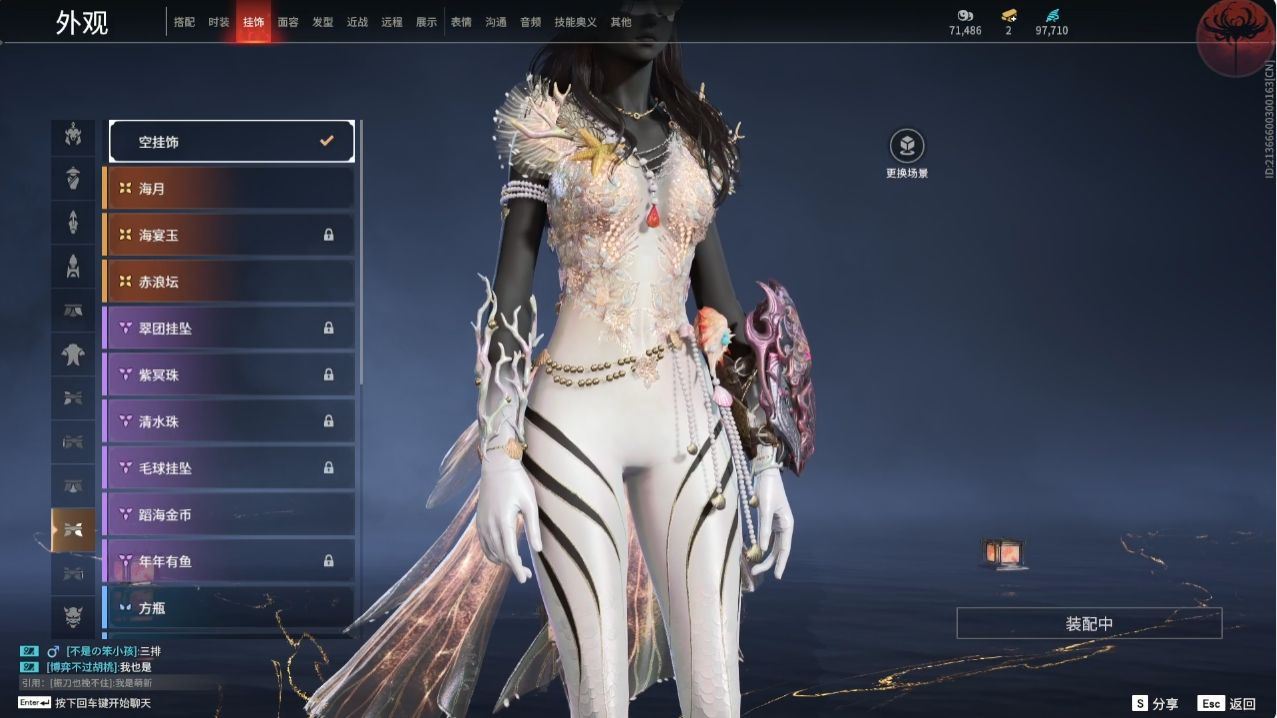
Task: Choose the 紫冥珠 accessory row
Action: (229, 375)
